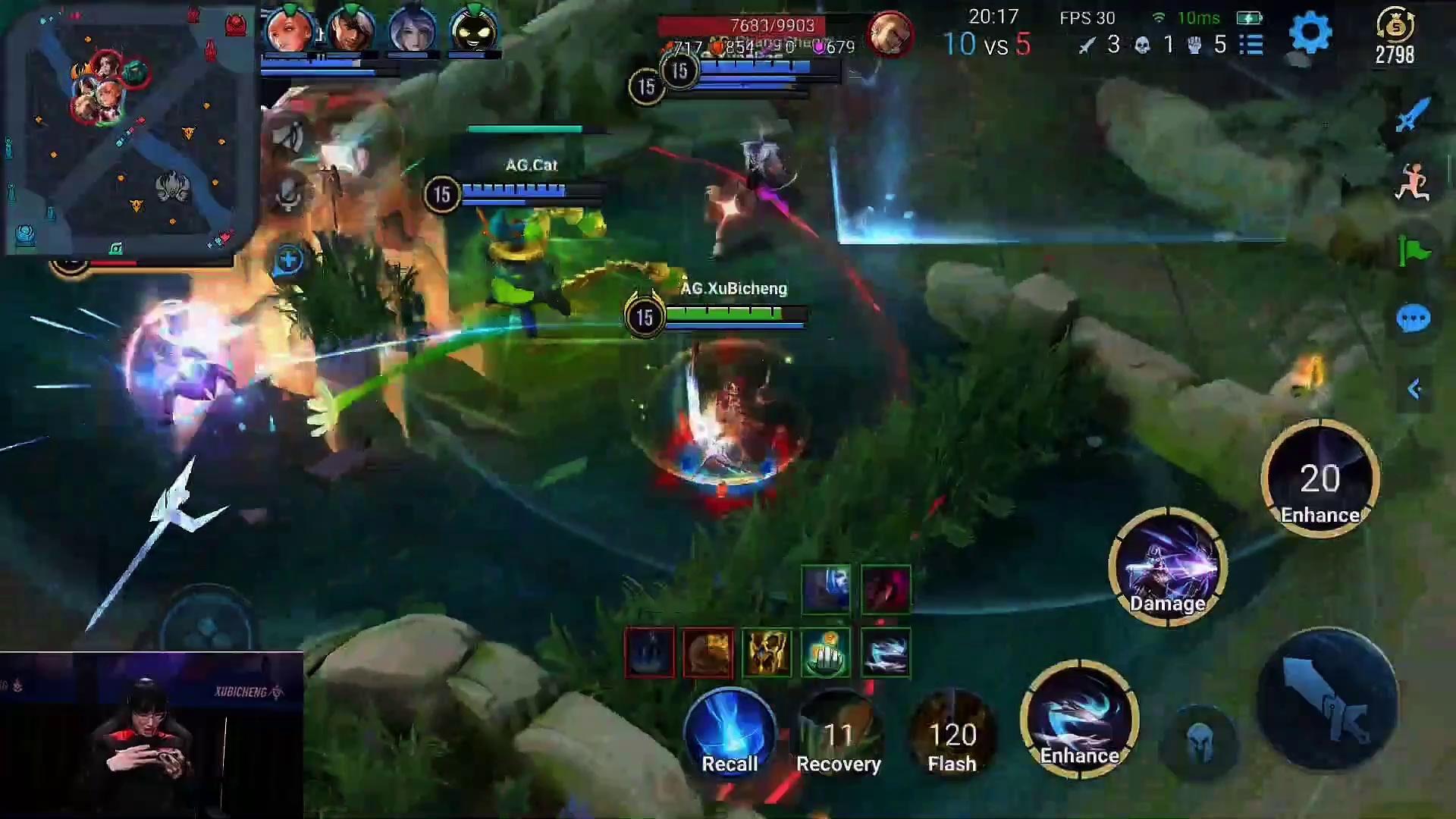
Task: Tap the basic attack sword button
Action: (x=1327, y=699)
